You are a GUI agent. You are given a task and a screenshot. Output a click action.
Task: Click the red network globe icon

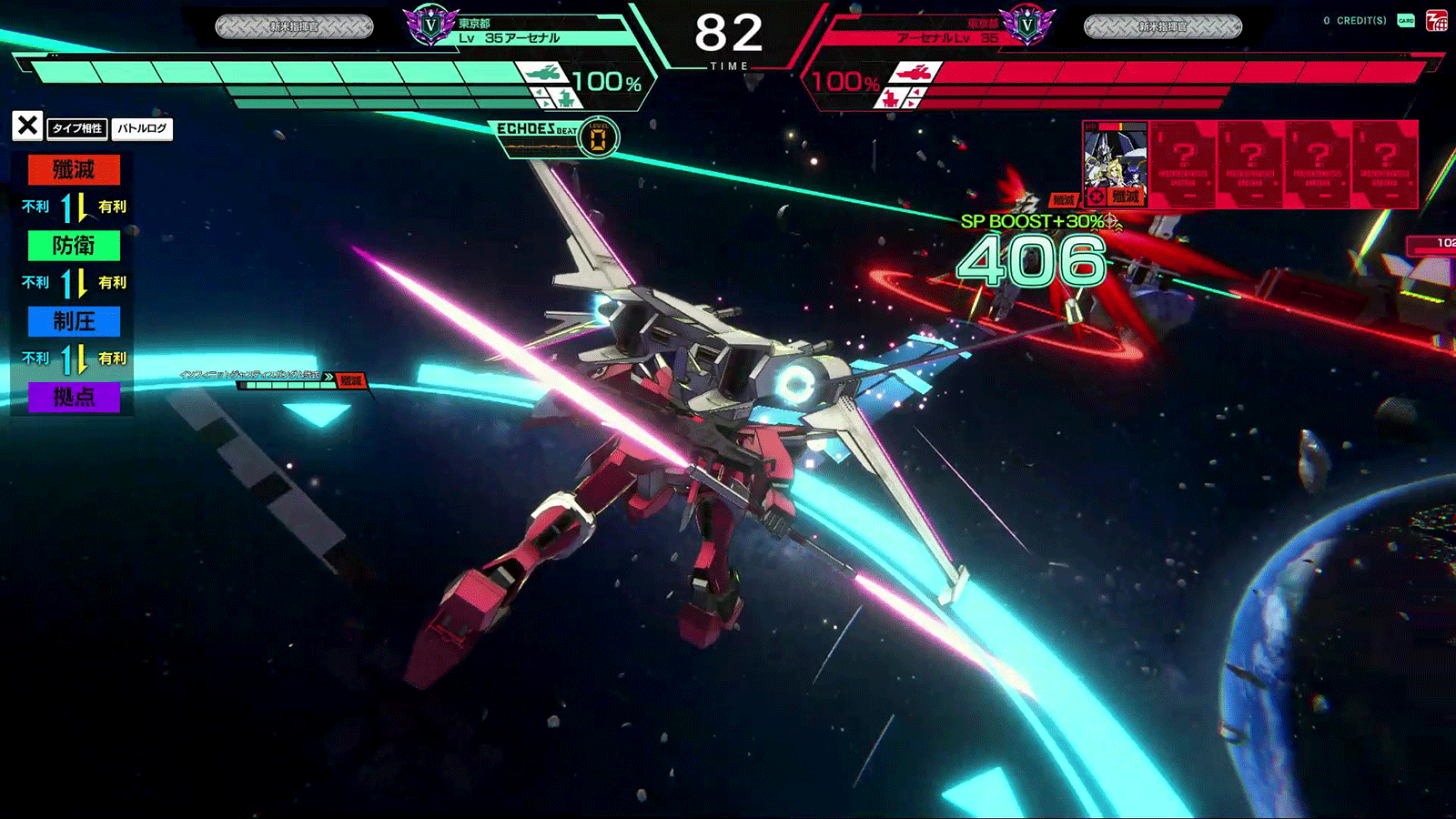click(x=1437, y=20)
